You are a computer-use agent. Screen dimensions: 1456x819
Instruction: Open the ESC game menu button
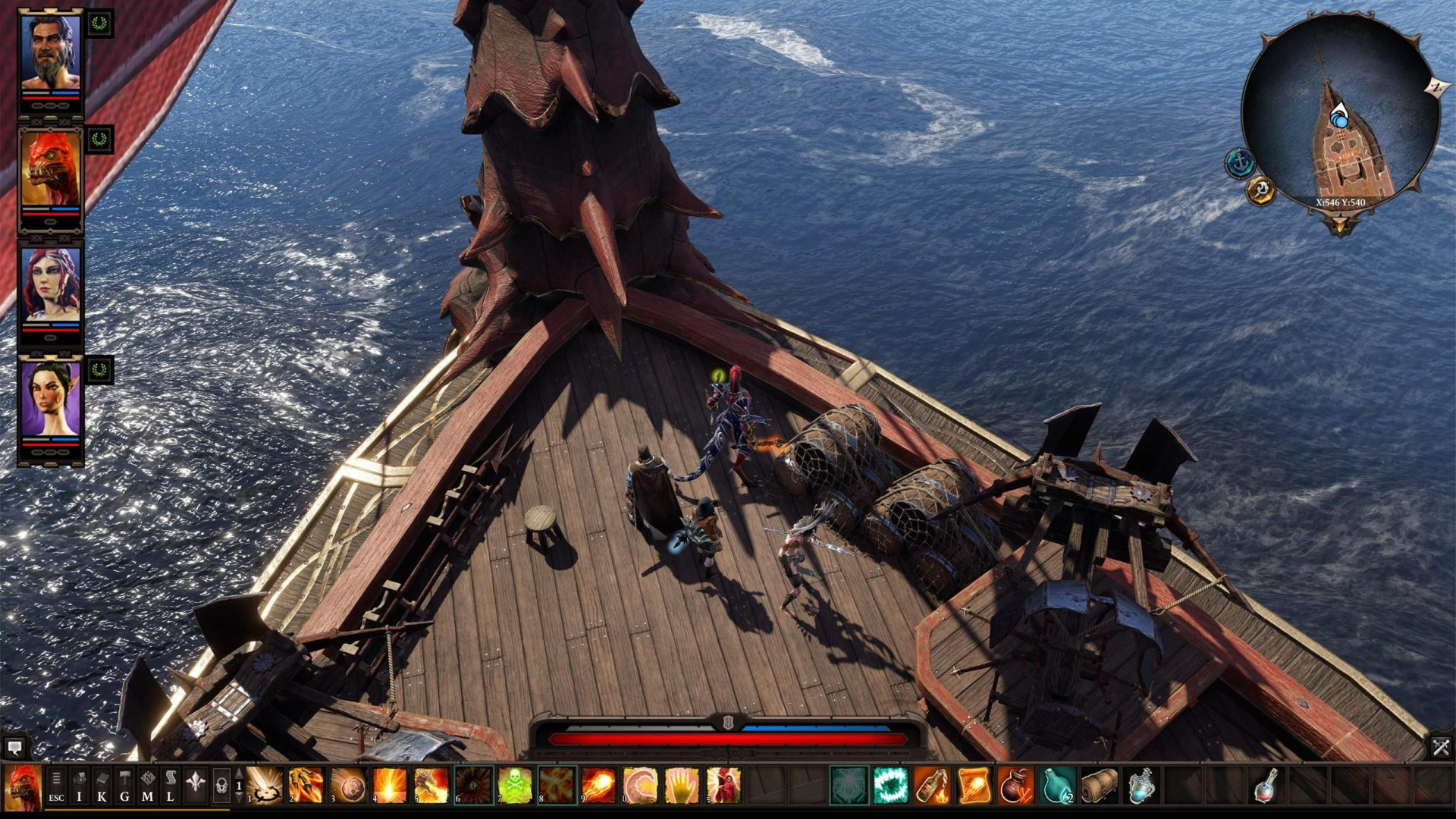(x=56, y=786)
